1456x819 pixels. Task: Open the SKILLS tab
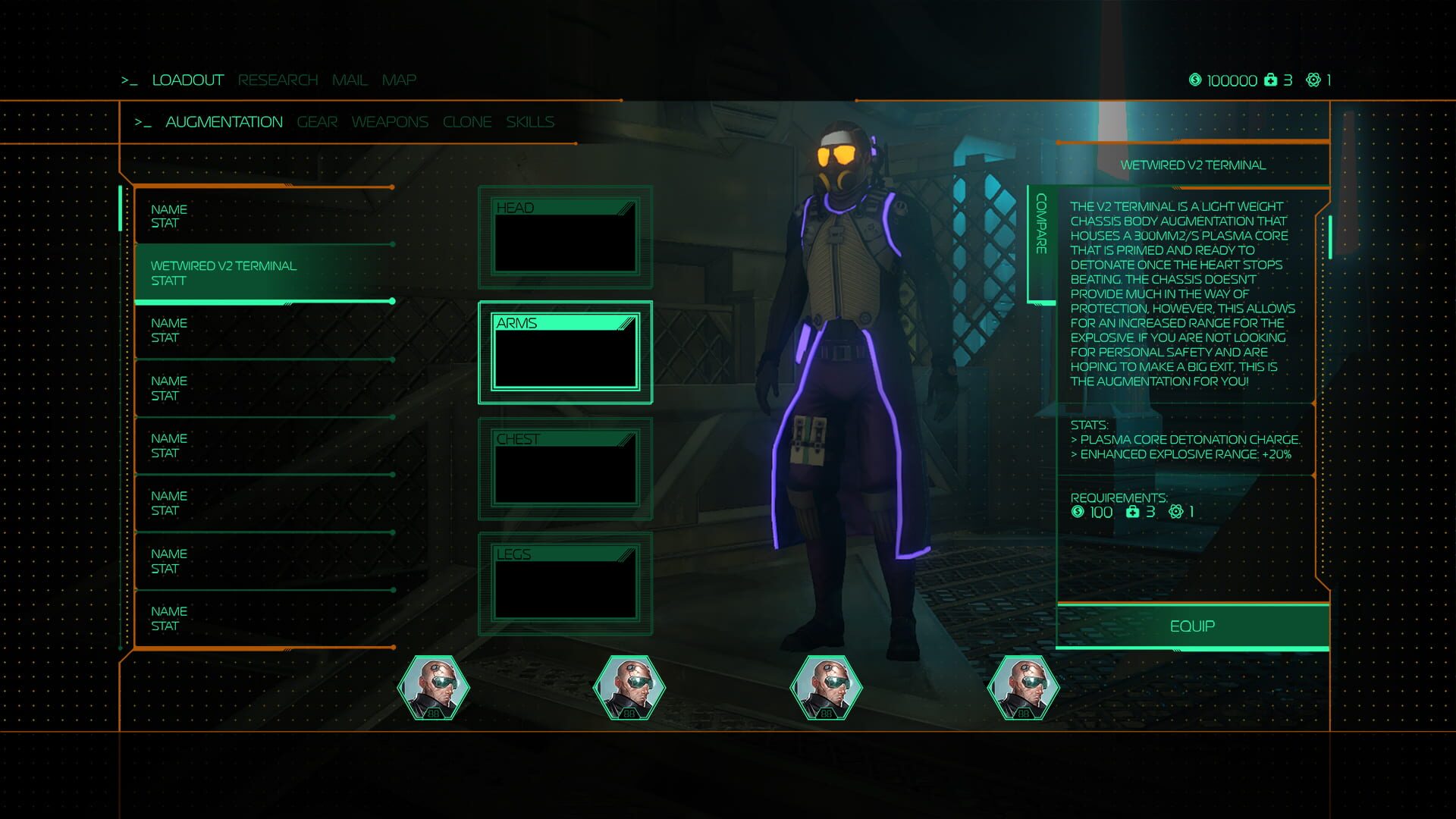531,121
